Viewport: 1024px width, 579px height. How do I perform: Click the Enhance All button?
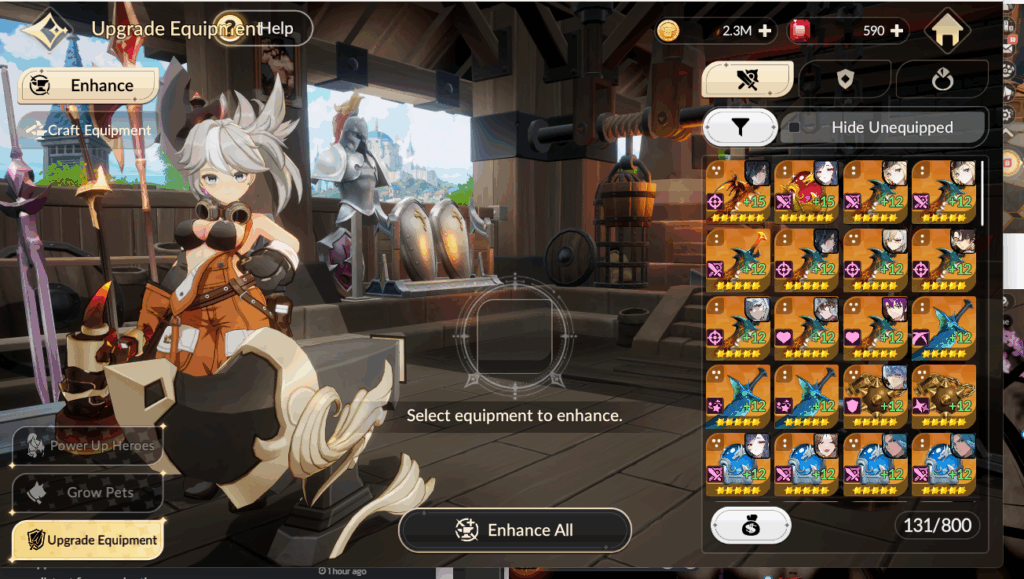pos(515,530)
